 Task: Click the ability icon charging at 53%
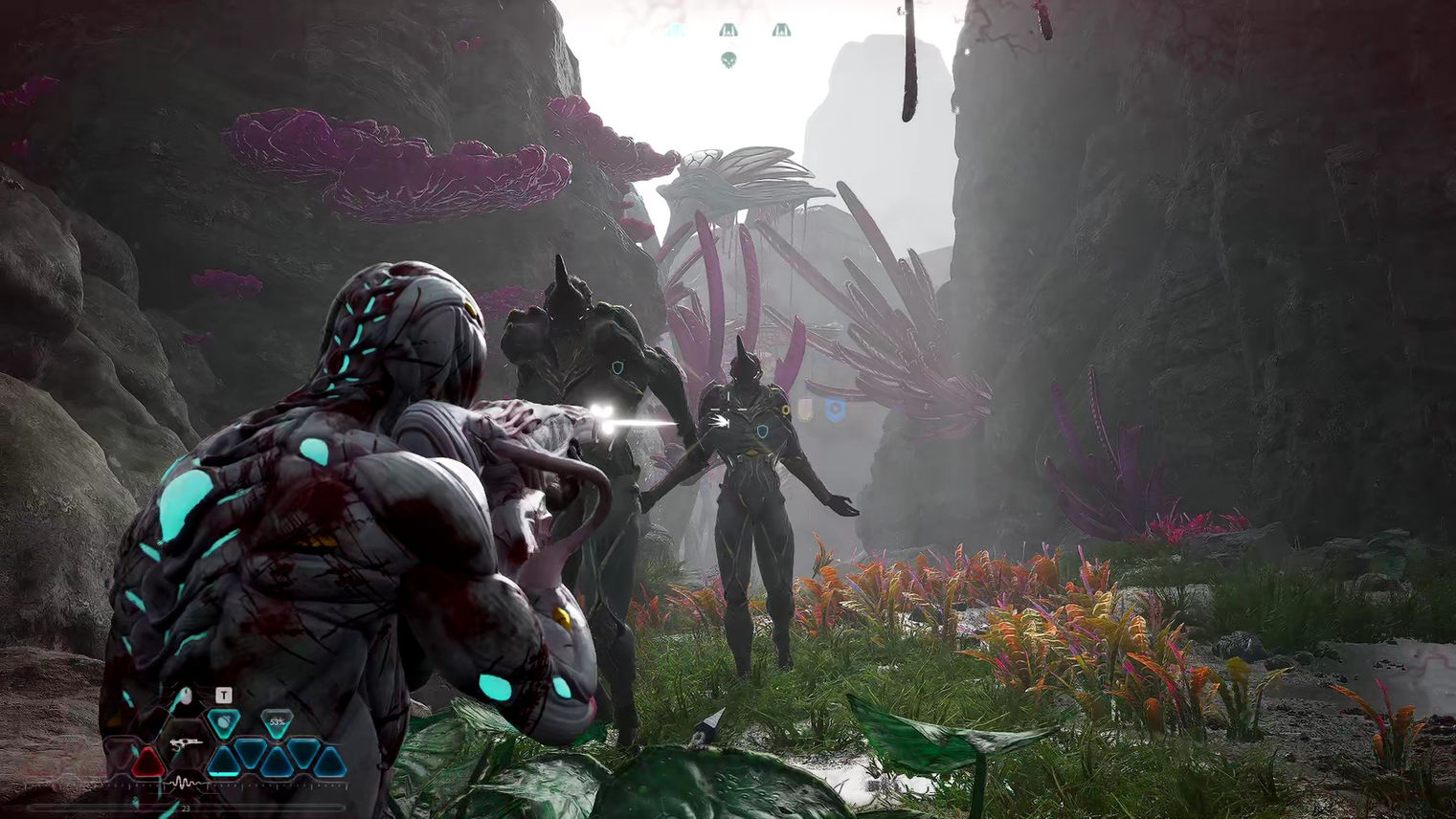[277, 722]
